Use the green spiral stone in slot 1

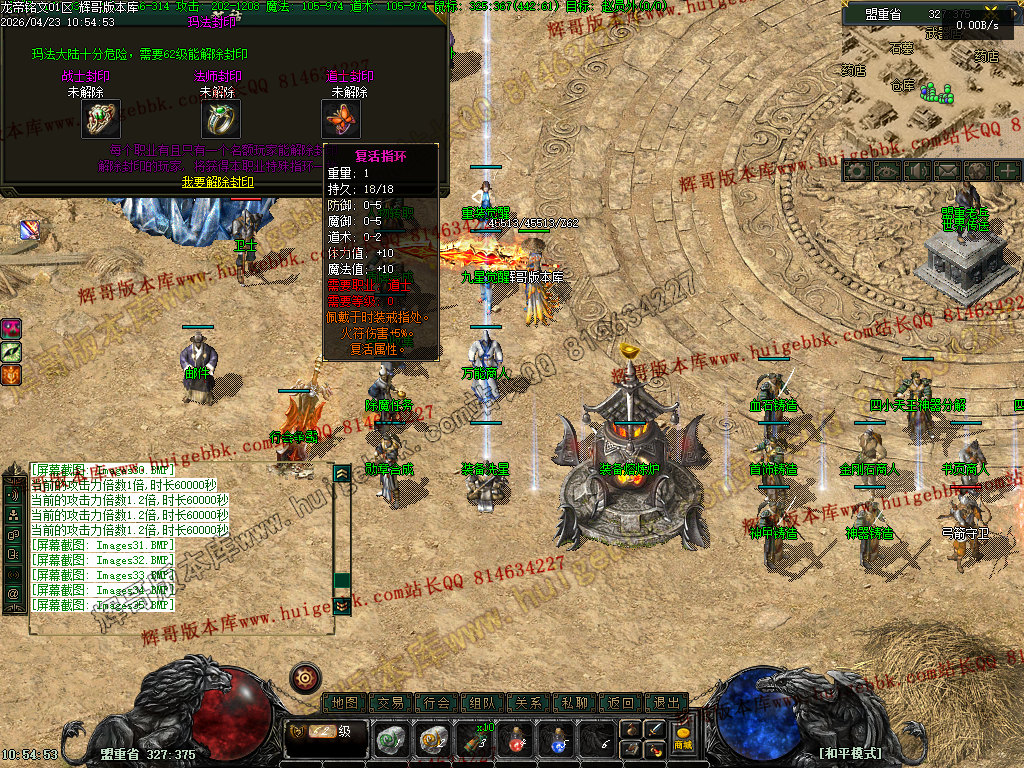[x=390, y=740]
